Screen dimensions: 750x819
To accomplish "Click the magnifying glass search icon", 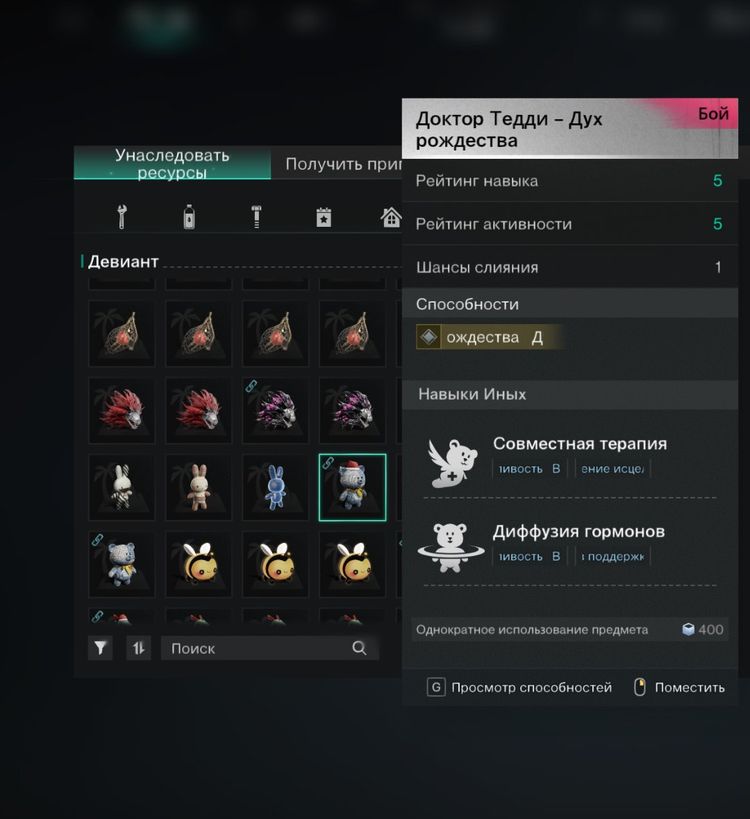I will point(359,648).
